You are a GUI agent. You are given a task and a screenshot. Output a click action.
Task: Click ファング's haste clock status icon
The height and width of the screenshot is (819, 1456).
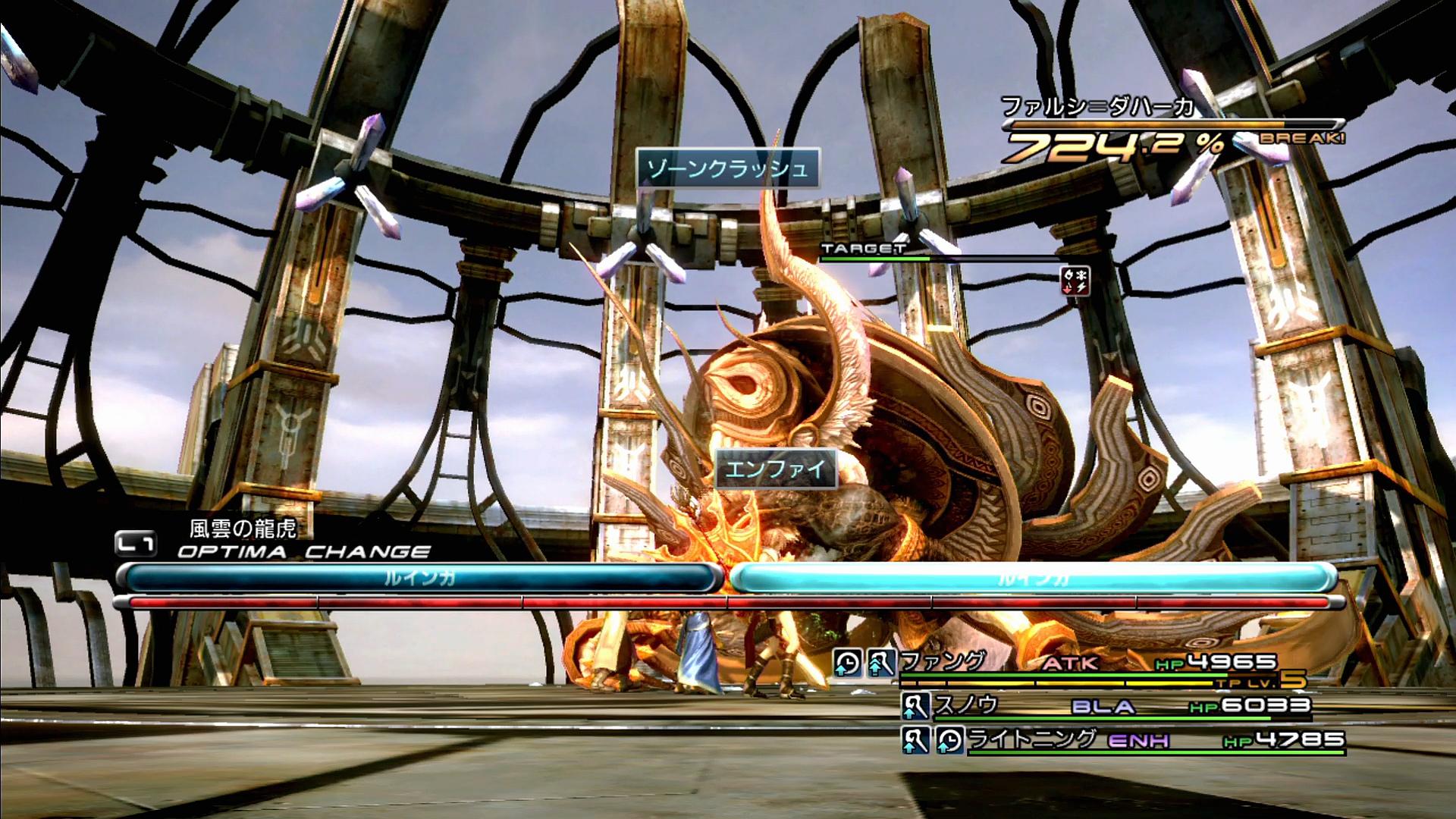848,664
